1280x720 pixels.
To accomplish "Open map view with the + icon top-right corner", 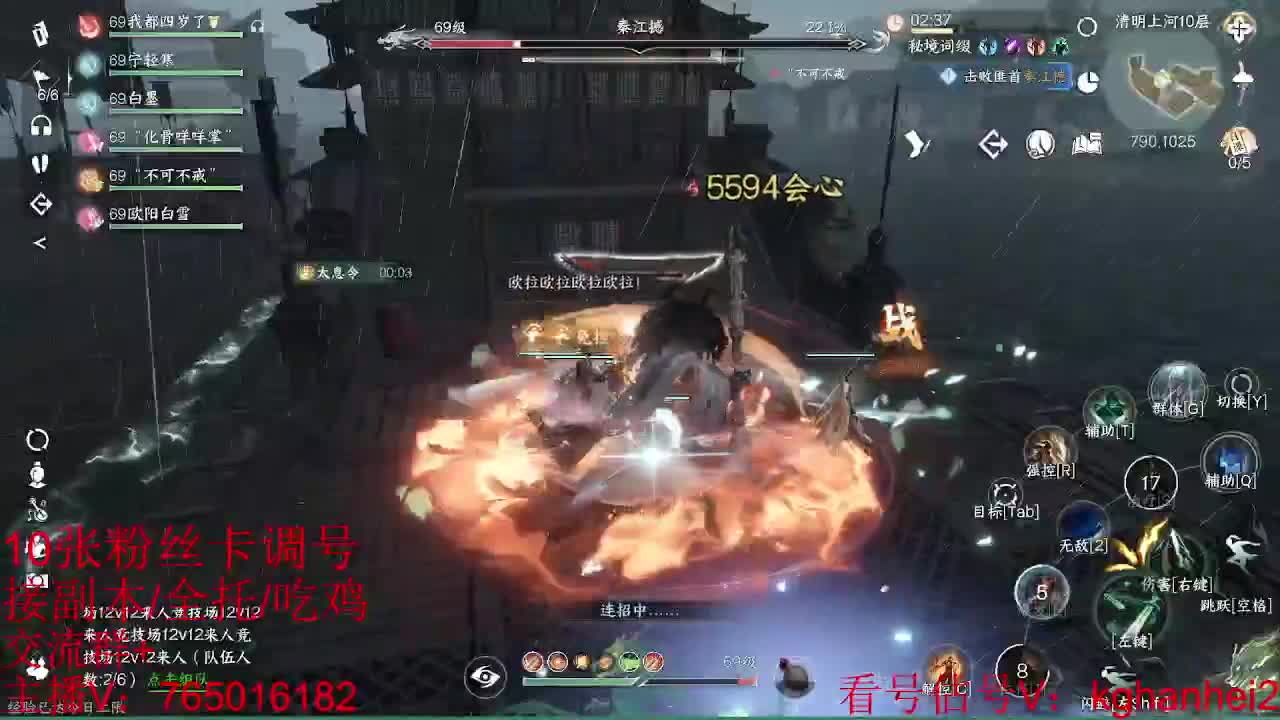I will click(x=1240, y=28).
